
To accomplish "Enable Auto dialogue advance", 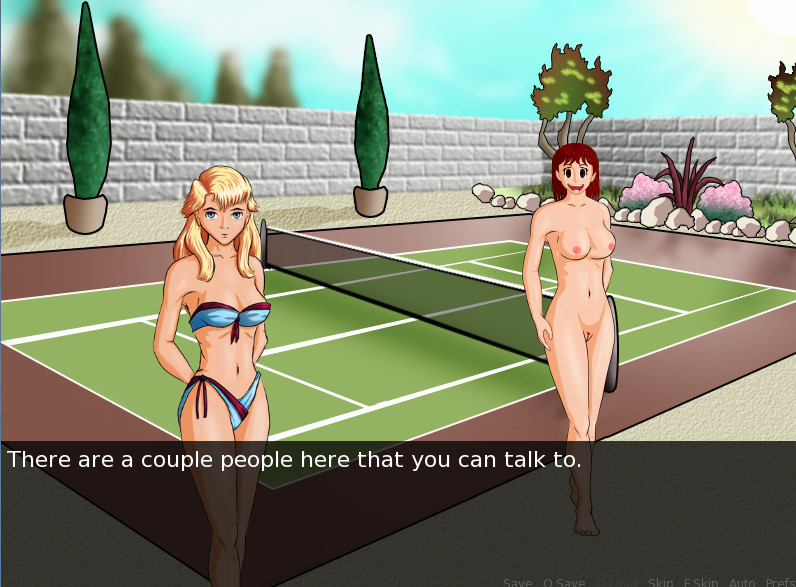I will pyautogui.click(x=742, y=582).
